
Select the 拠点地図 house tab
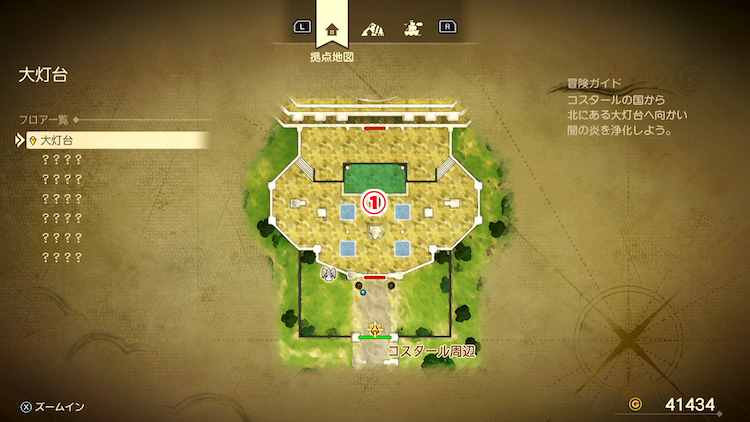(x=332, y=28)
